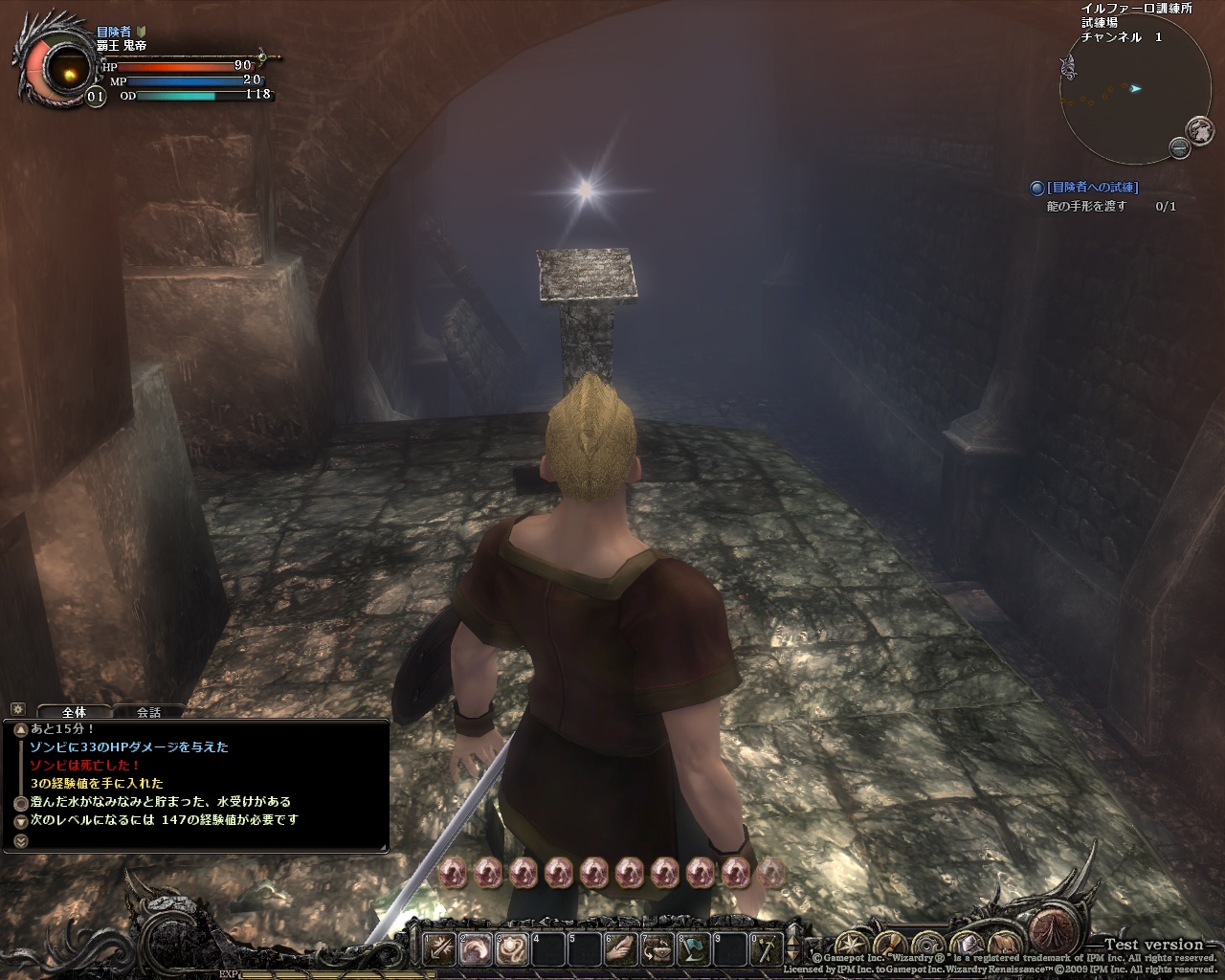1225x980 pixels.
Task: Select the crossed sword icon in slot 0
Action: (x=767, y=949)
